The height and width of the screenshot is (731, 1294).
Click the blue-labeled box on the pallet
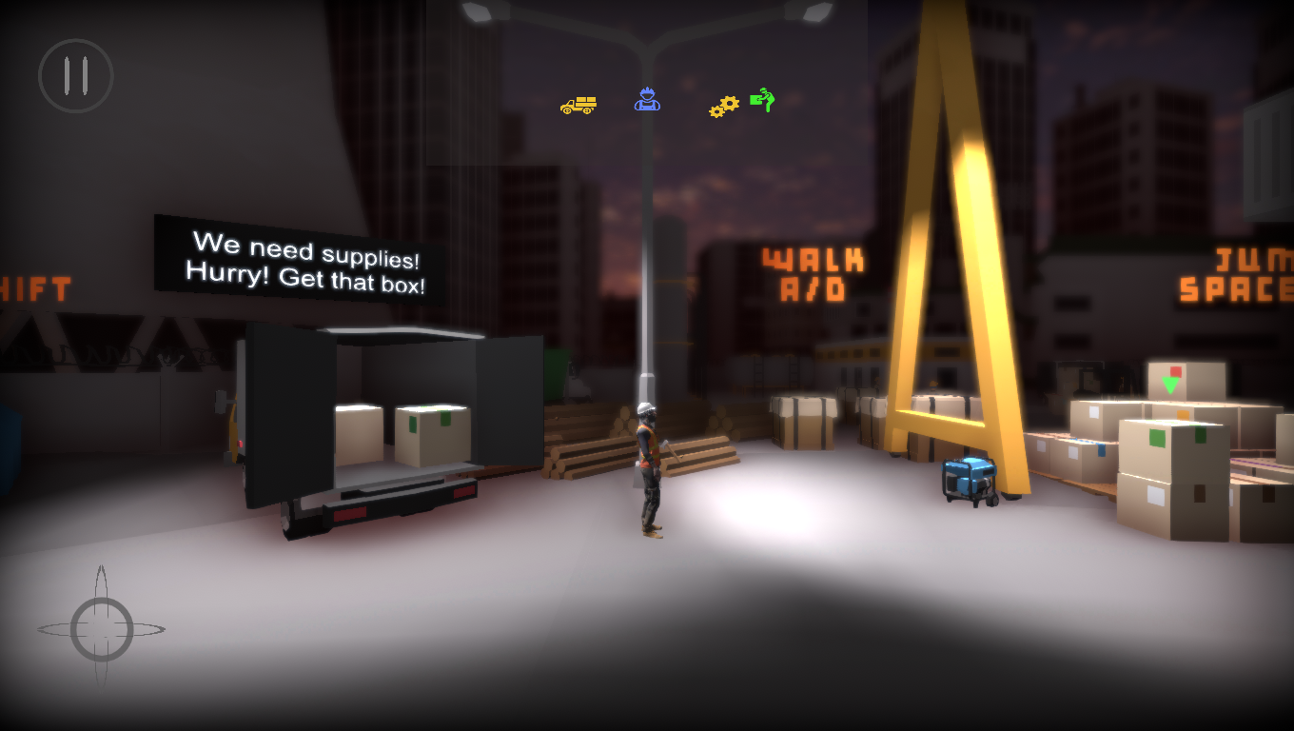click(x=1102, y=450)
